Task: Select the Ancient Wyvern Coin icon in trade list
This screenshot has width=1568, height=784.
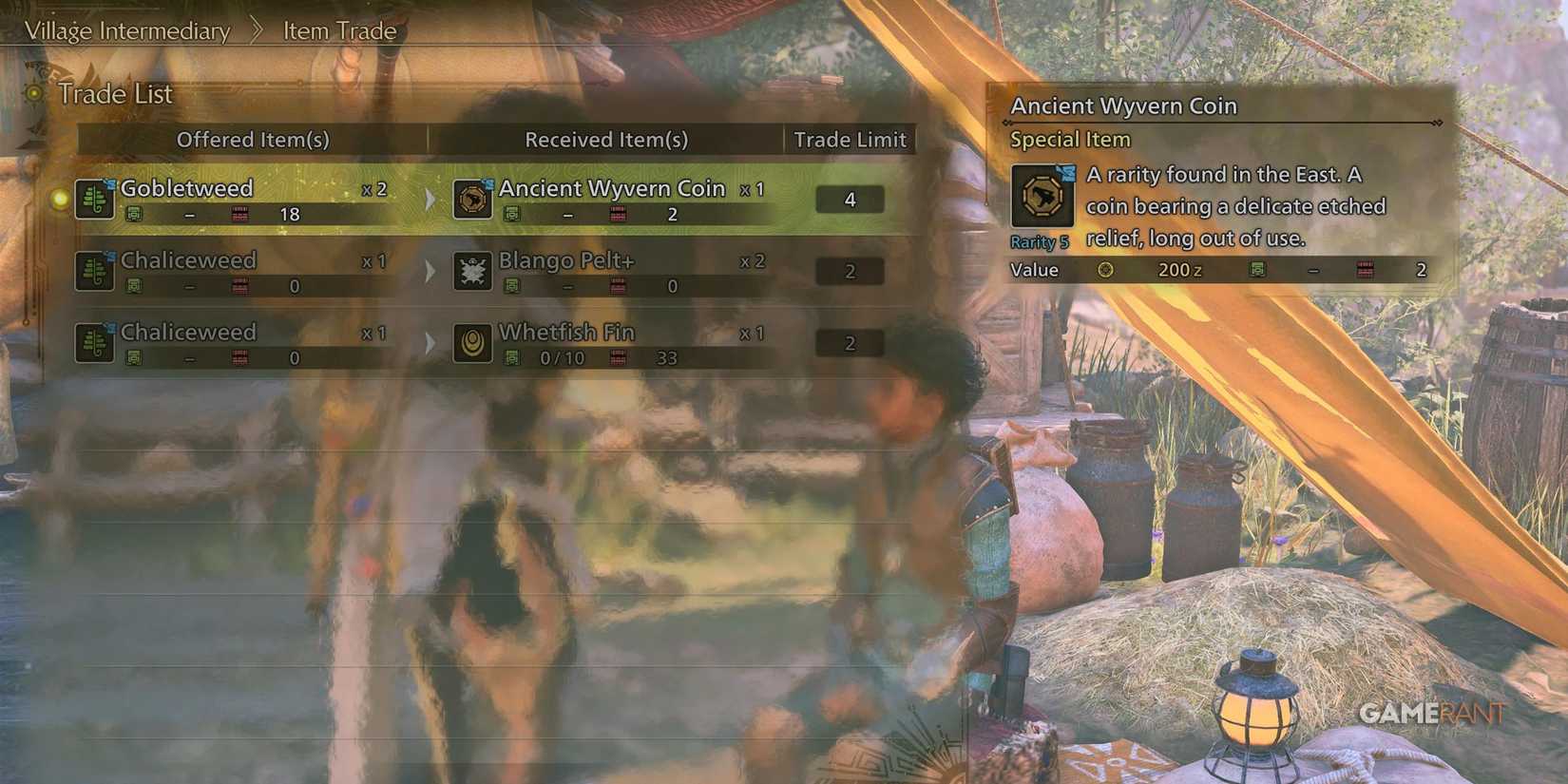Action: (472, 199)
